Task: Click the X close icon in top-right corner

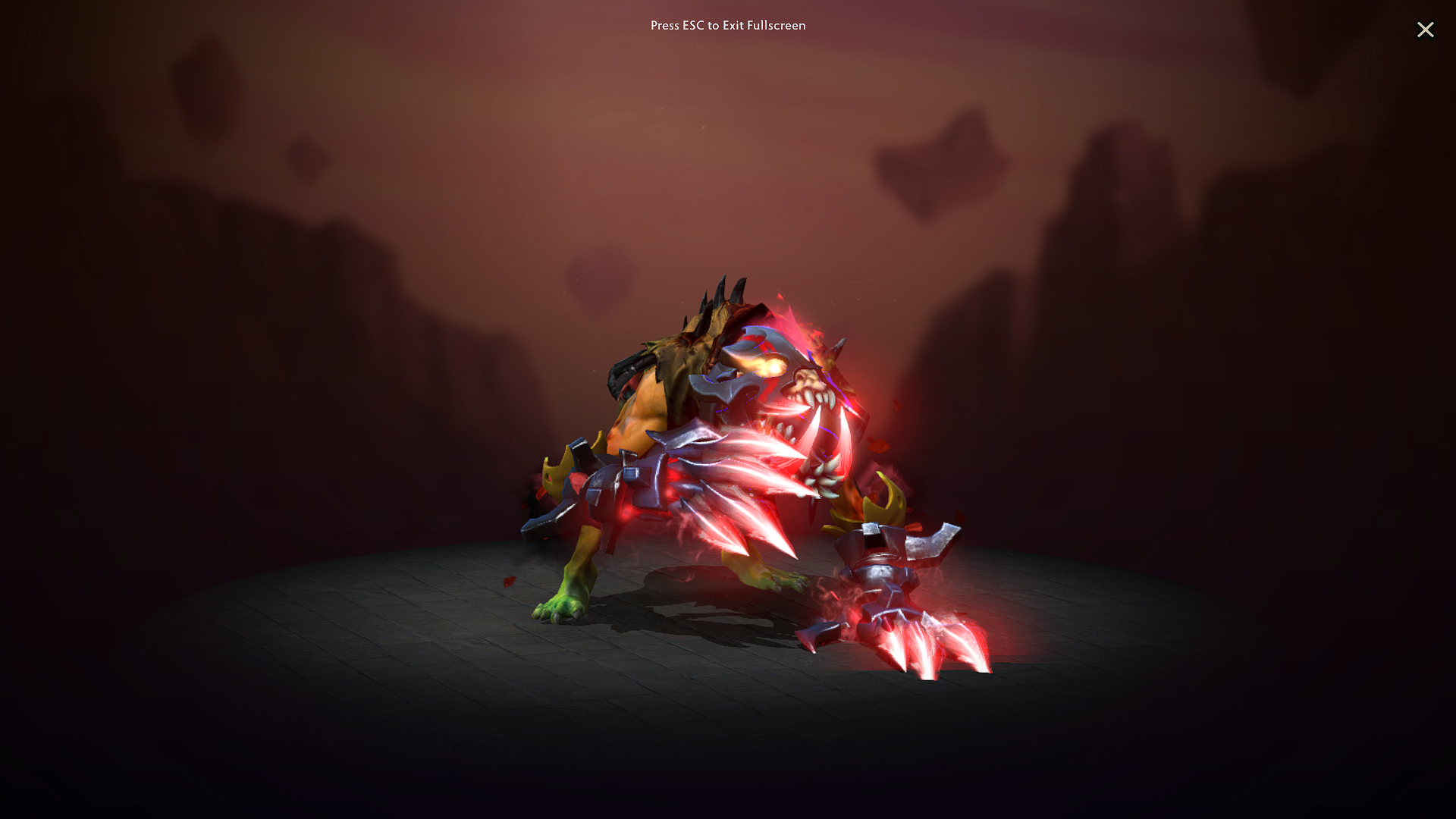Action: [x=1426, y=30]
